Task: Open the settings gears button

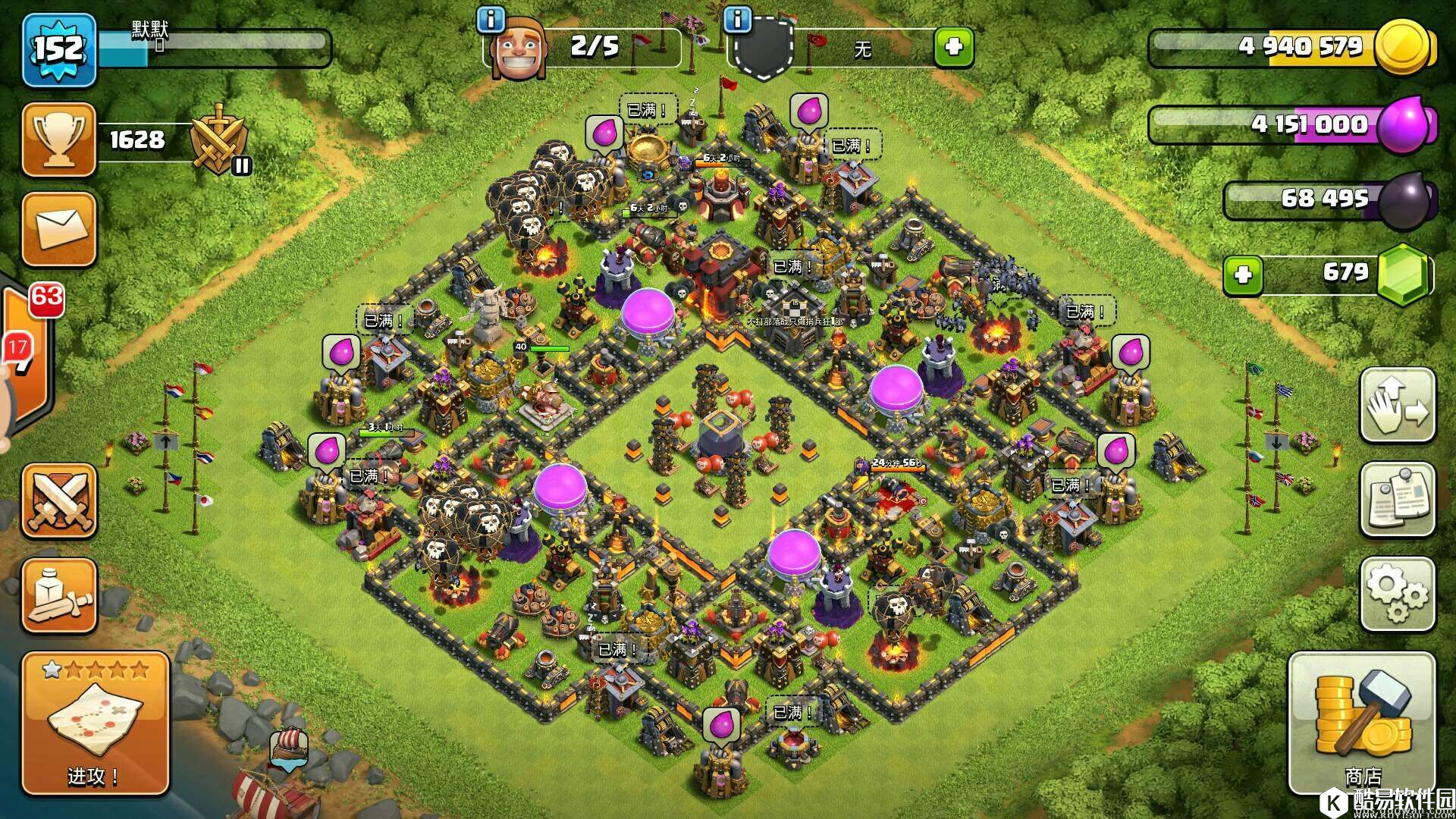Action: 1397,595
